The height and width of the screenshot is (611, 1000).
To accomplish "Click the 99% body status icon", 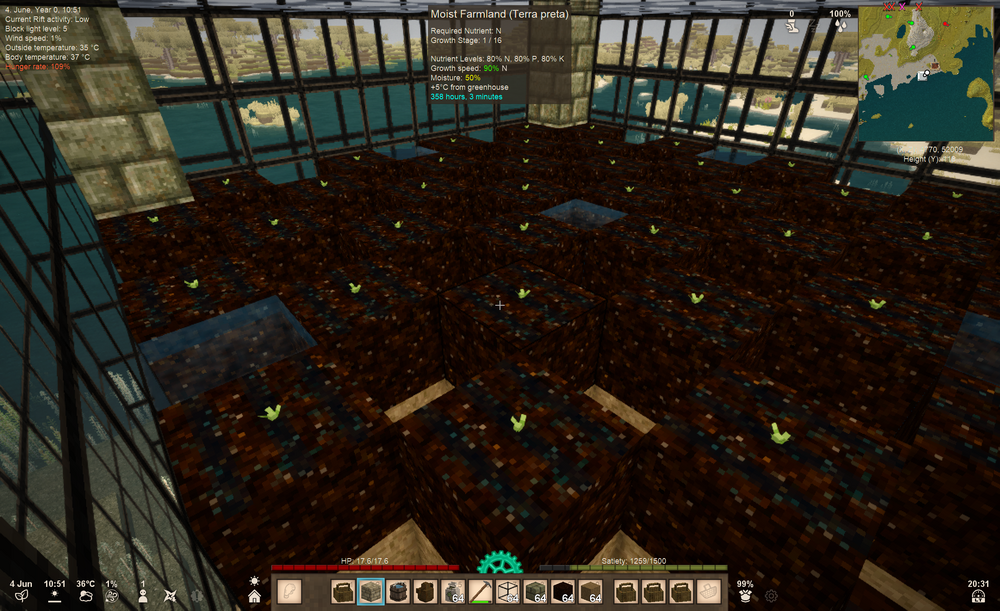I will pos(744,596).
